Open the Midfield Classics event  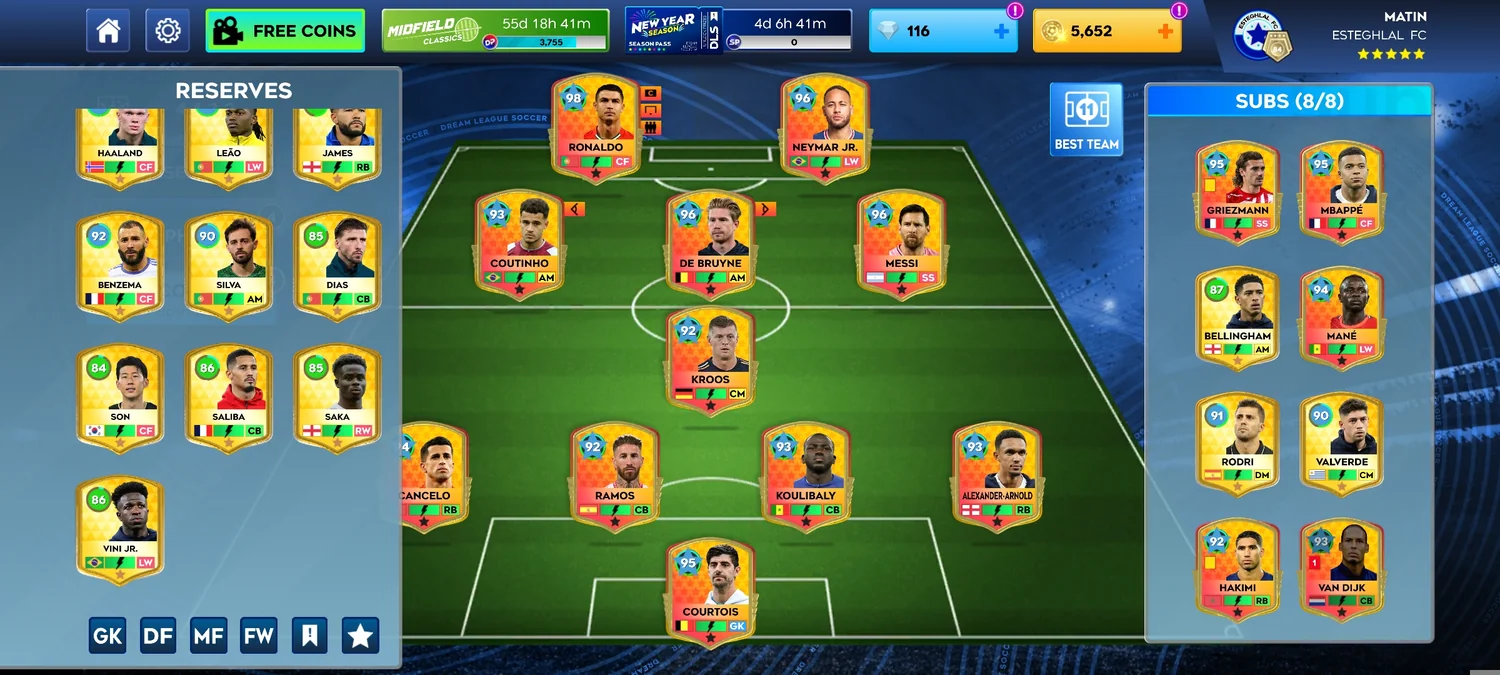(495, 31)
